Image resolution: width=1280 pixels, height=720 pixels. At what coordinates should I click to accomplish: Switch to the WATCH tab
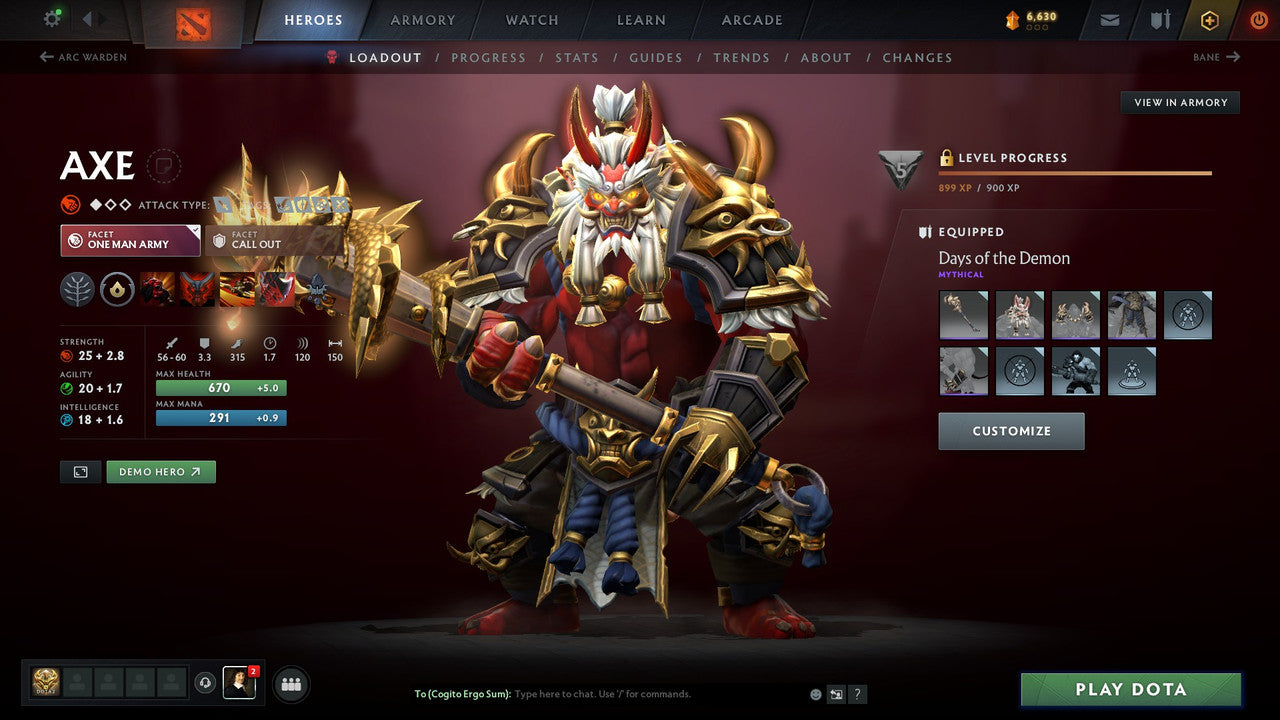531,19
